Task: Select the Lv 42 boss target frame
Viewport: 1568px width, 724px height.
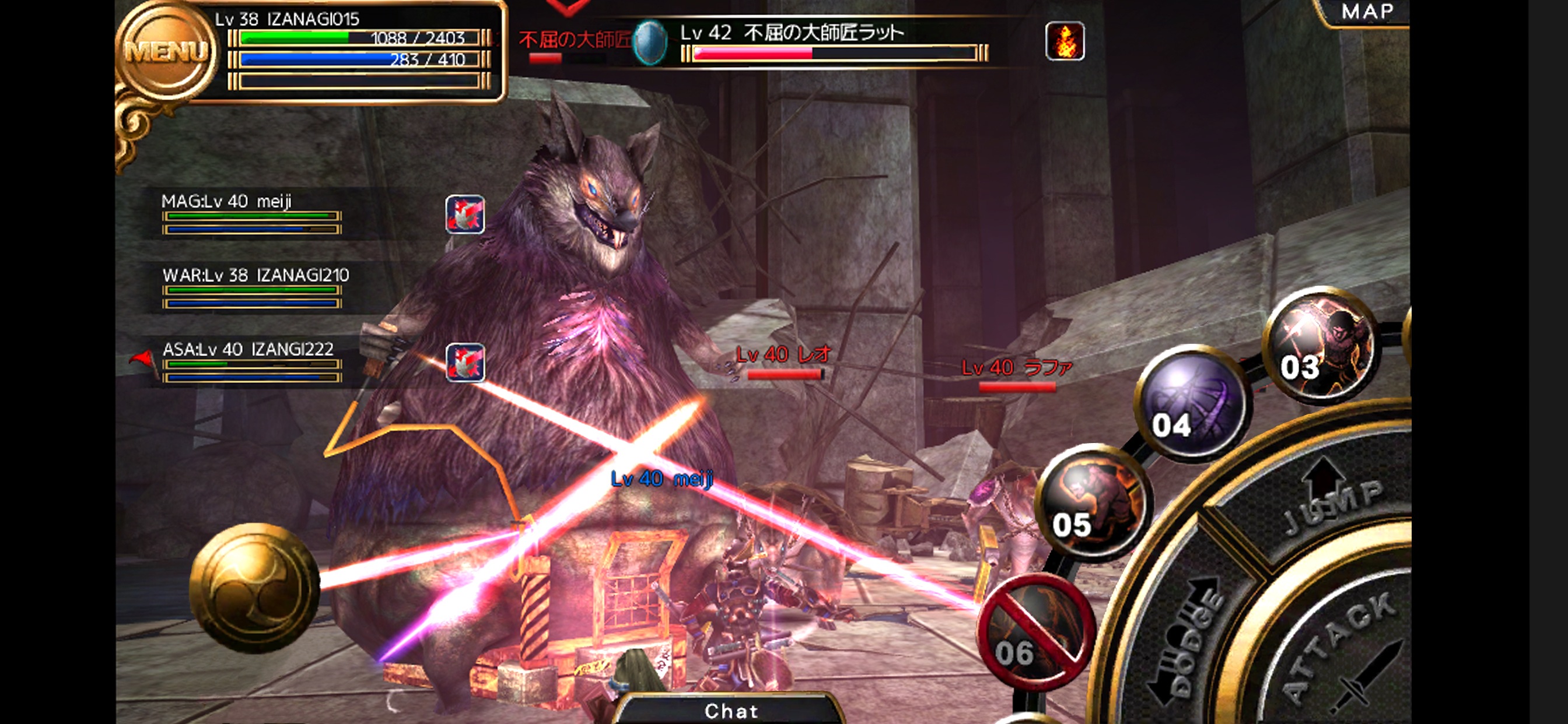Action: click(822, 43)
